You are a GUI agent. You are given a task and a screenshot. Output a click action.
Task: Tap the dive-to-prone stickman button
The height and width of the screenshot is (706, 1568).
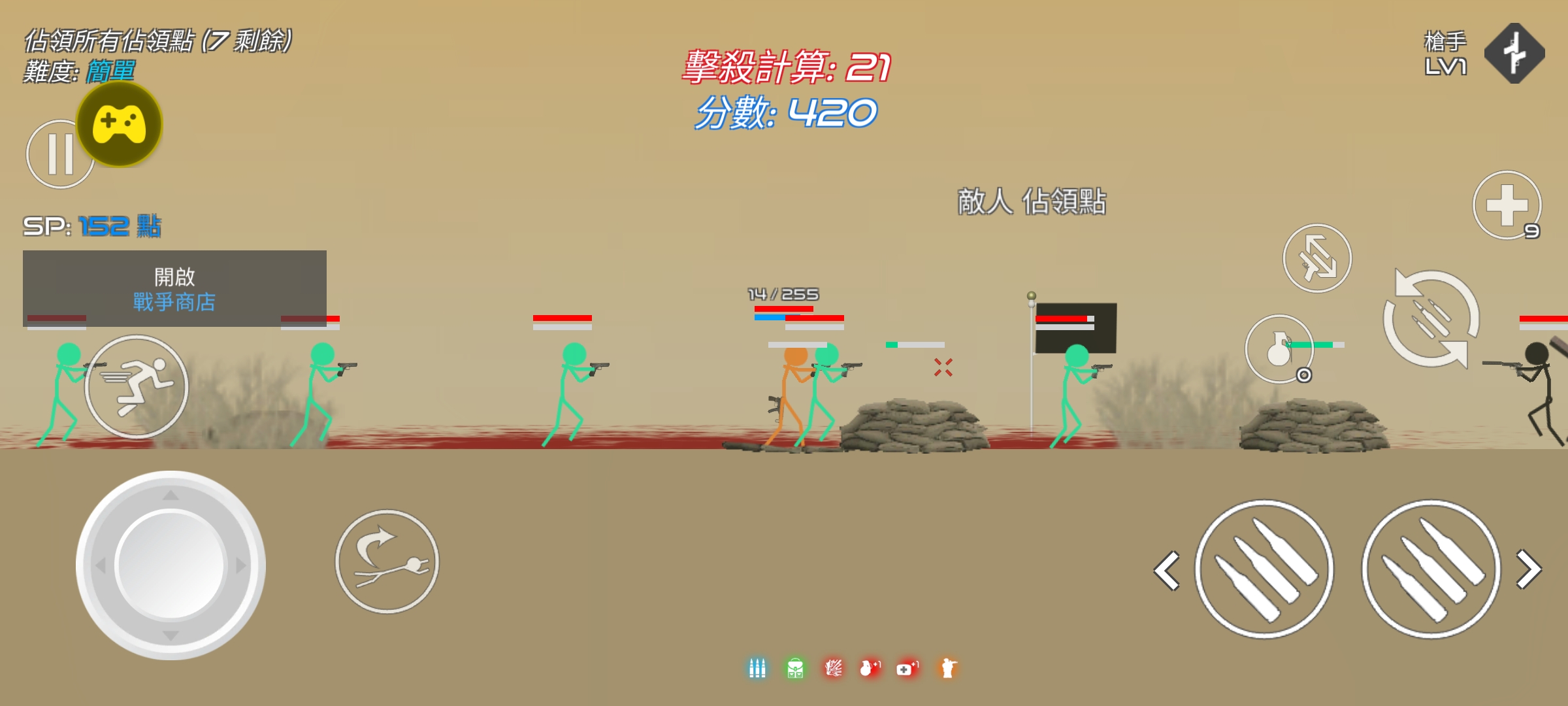[x=387, y=562]
